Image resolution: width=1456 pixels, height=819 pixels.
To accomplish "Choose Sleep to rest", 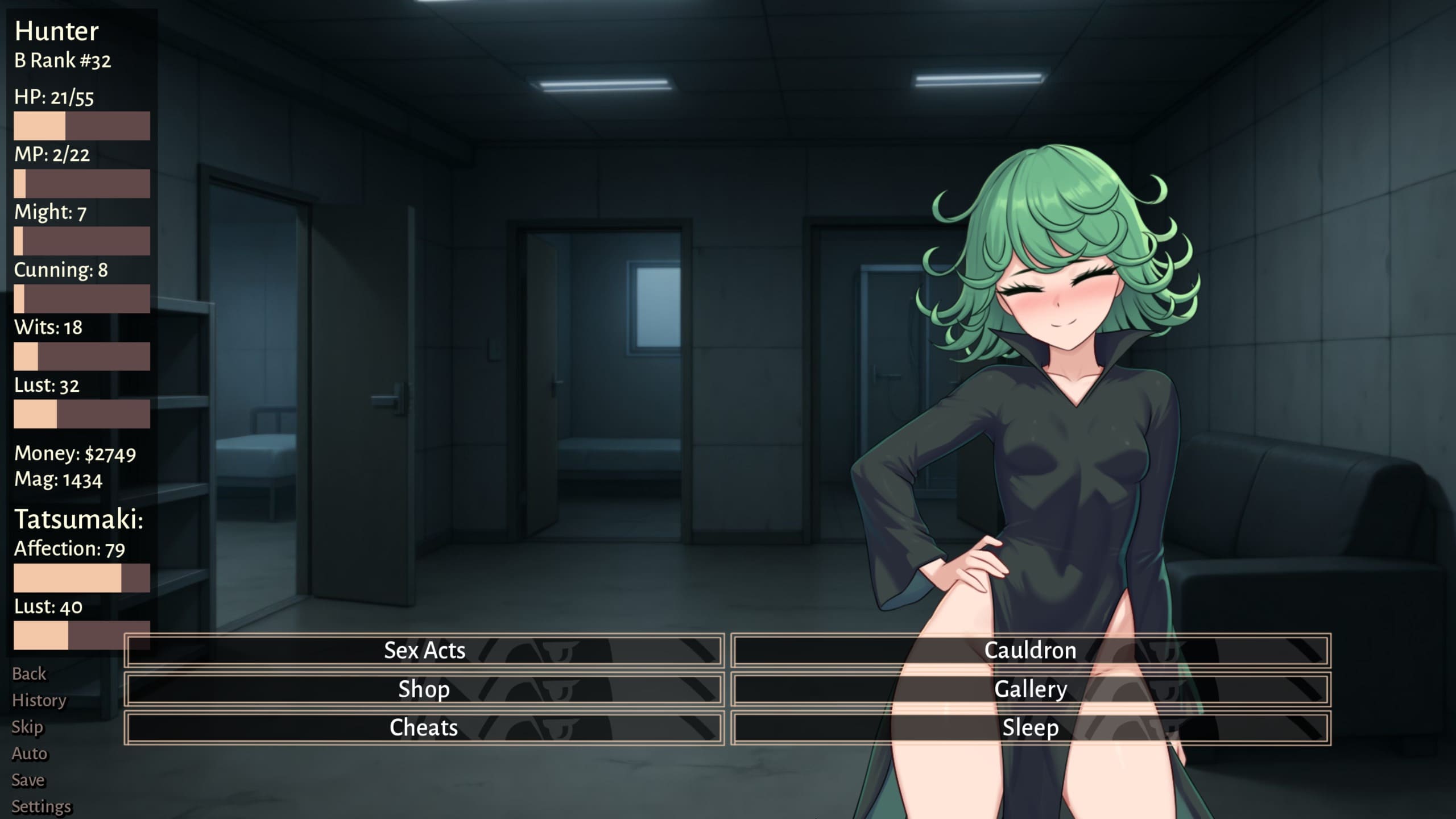I will 1030,728.
